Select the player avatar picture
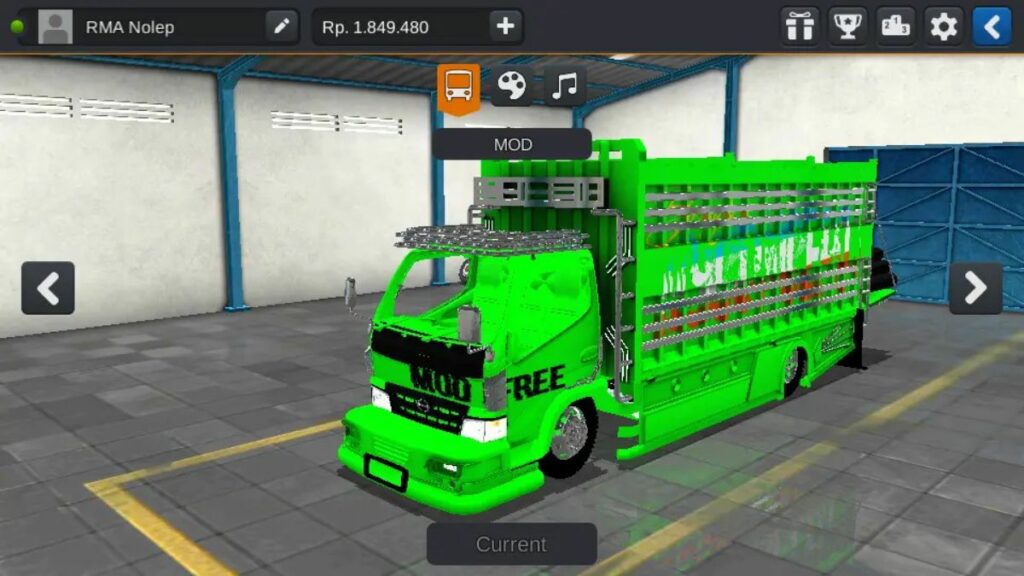This screenshot has width=1024, height=576. tap(56, 27)
